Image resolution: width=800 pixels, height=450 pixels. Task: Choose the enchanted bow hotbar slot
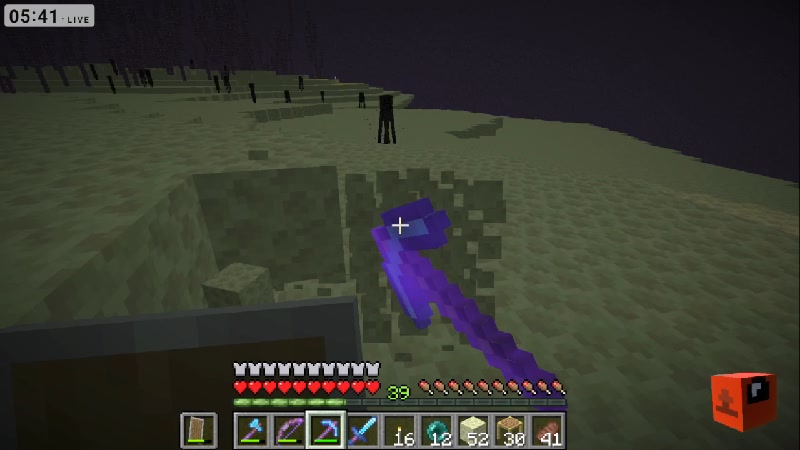pos(288,431)
